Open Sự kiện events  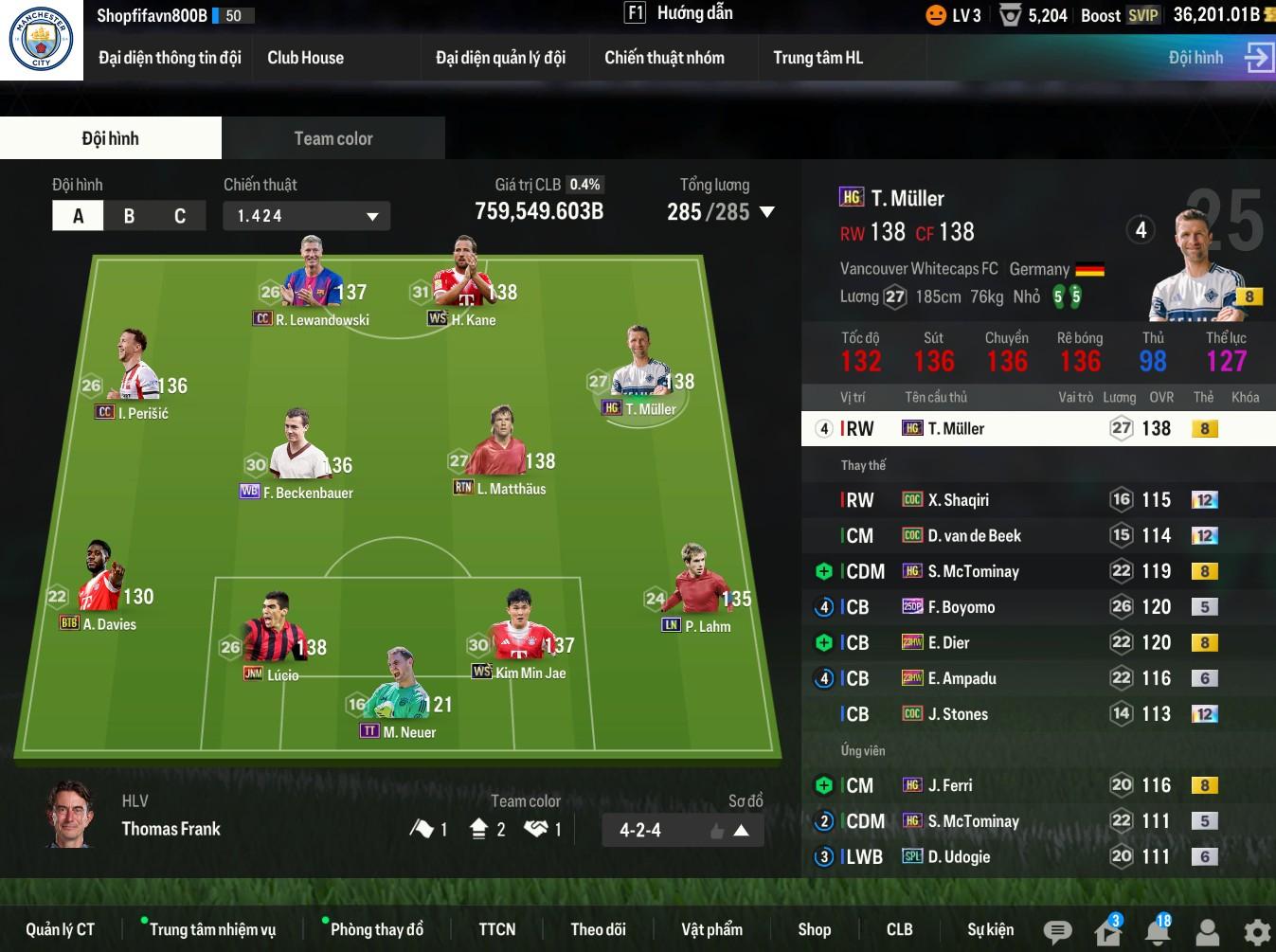pyautogui.click(x=990, y=929)
